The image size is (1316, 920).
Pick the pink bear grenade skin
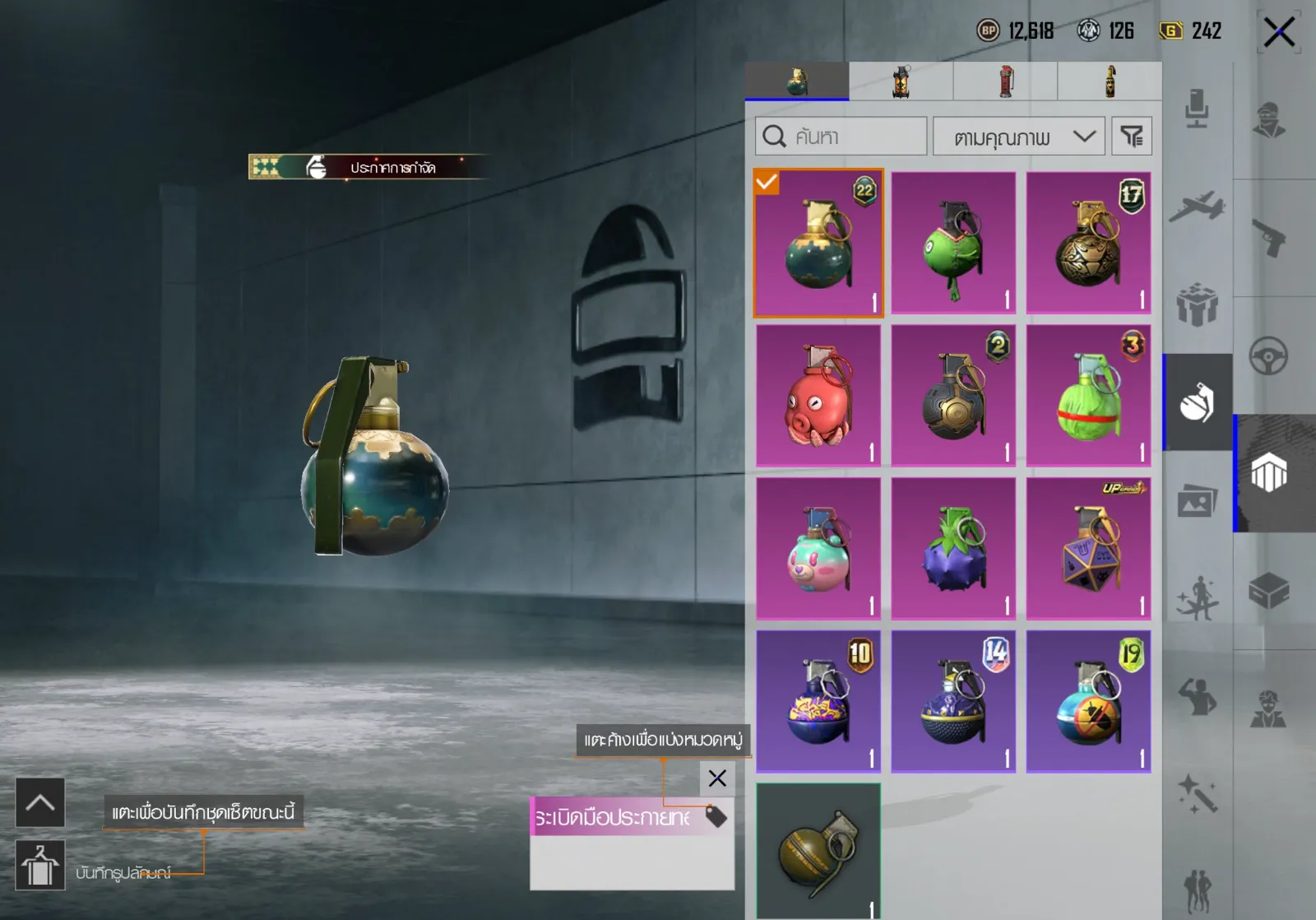pos(818,549)
